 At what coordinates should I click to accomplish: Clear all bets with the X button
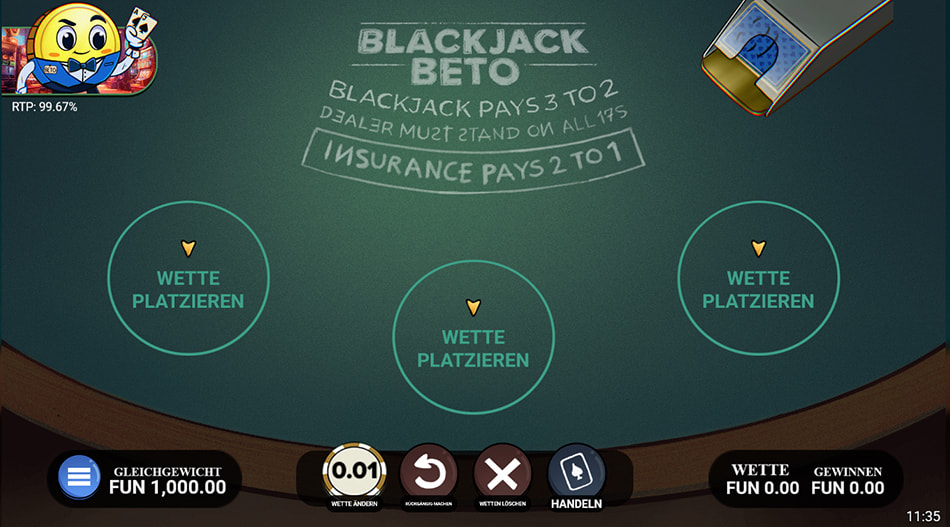502,470
